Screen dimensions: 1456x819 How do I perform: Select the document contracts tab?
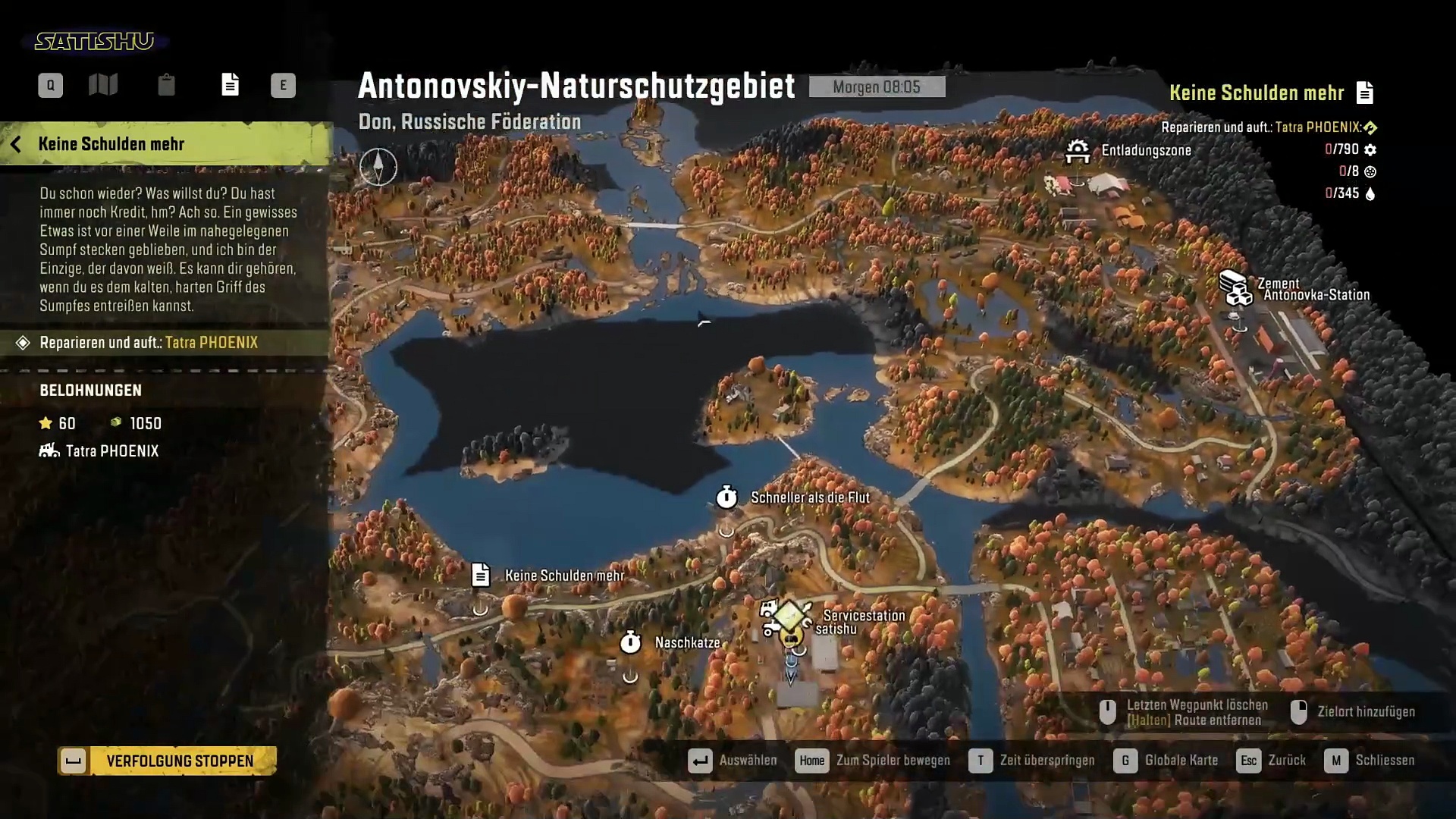(230, 85)
